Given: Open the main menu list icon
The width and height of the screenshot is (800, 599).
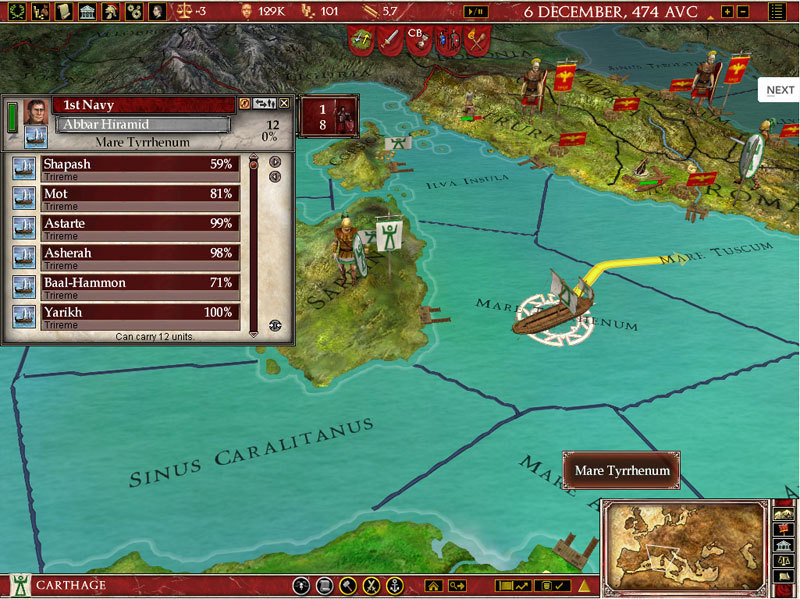Looking at the screenshot, I should 778,11.
